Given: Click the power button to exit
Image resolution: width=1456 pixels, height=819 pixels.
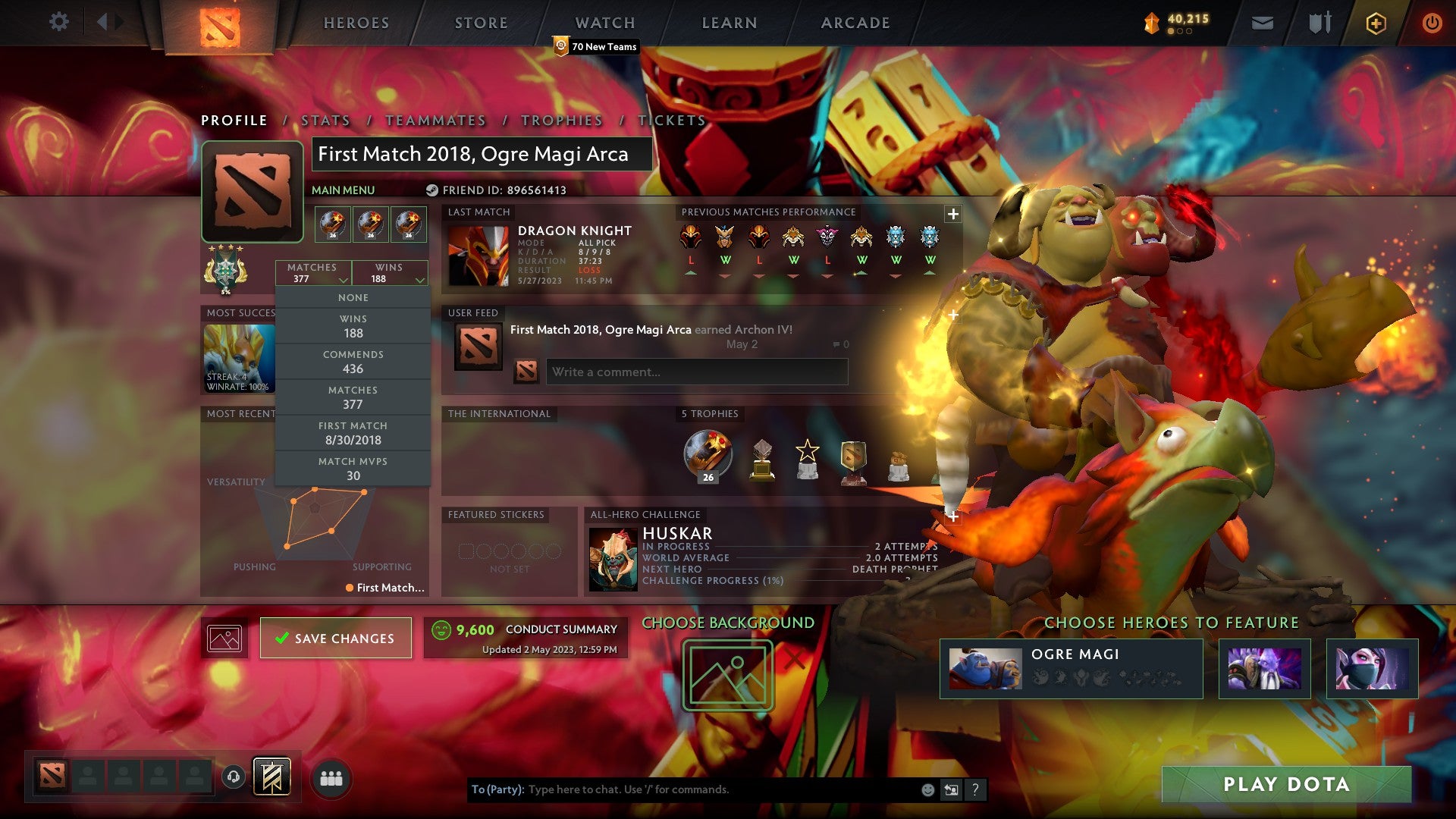Looking at the screenshot, I should coord(1432,24).
